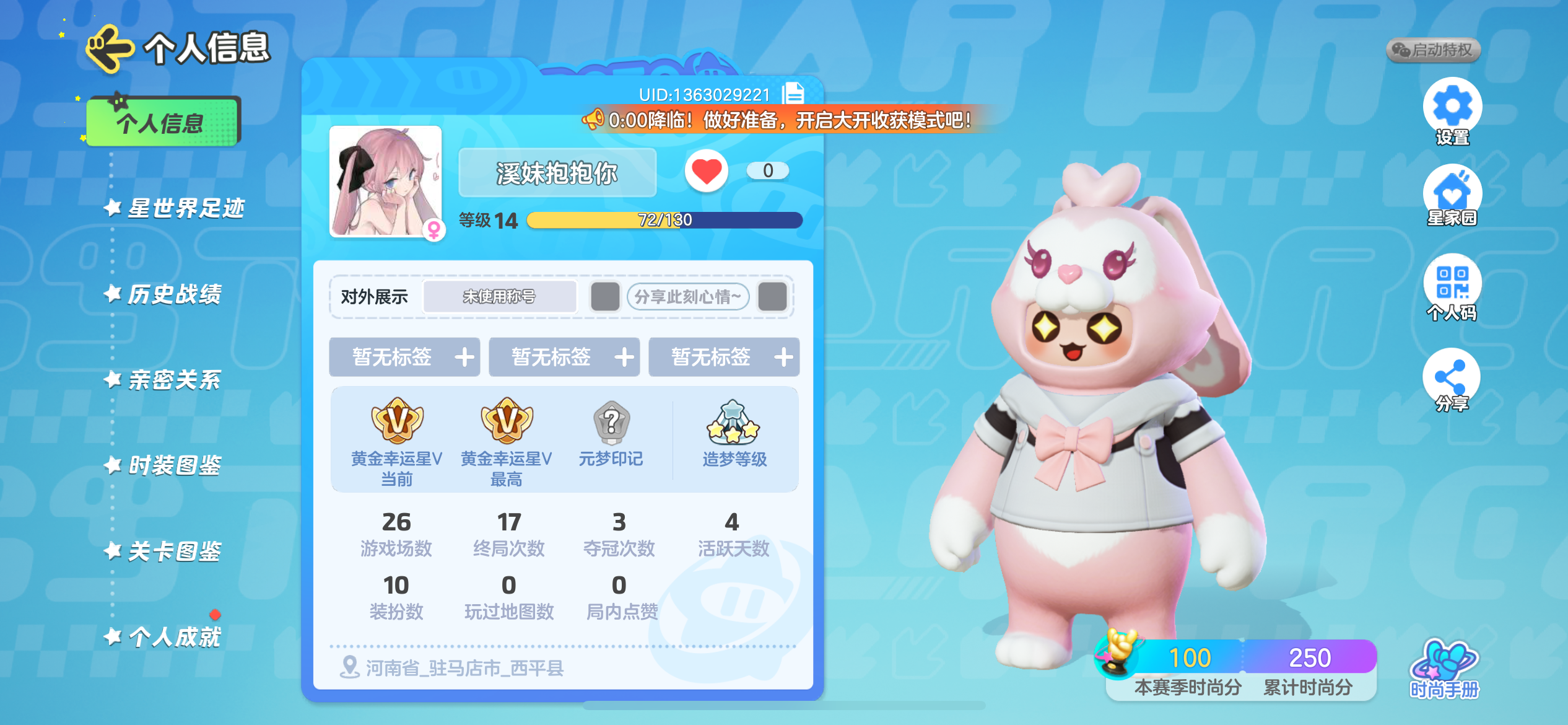1568x725 pixels.
Task: Expand the third 暂无标签 tag picker
Action: [x=723, y=357]
